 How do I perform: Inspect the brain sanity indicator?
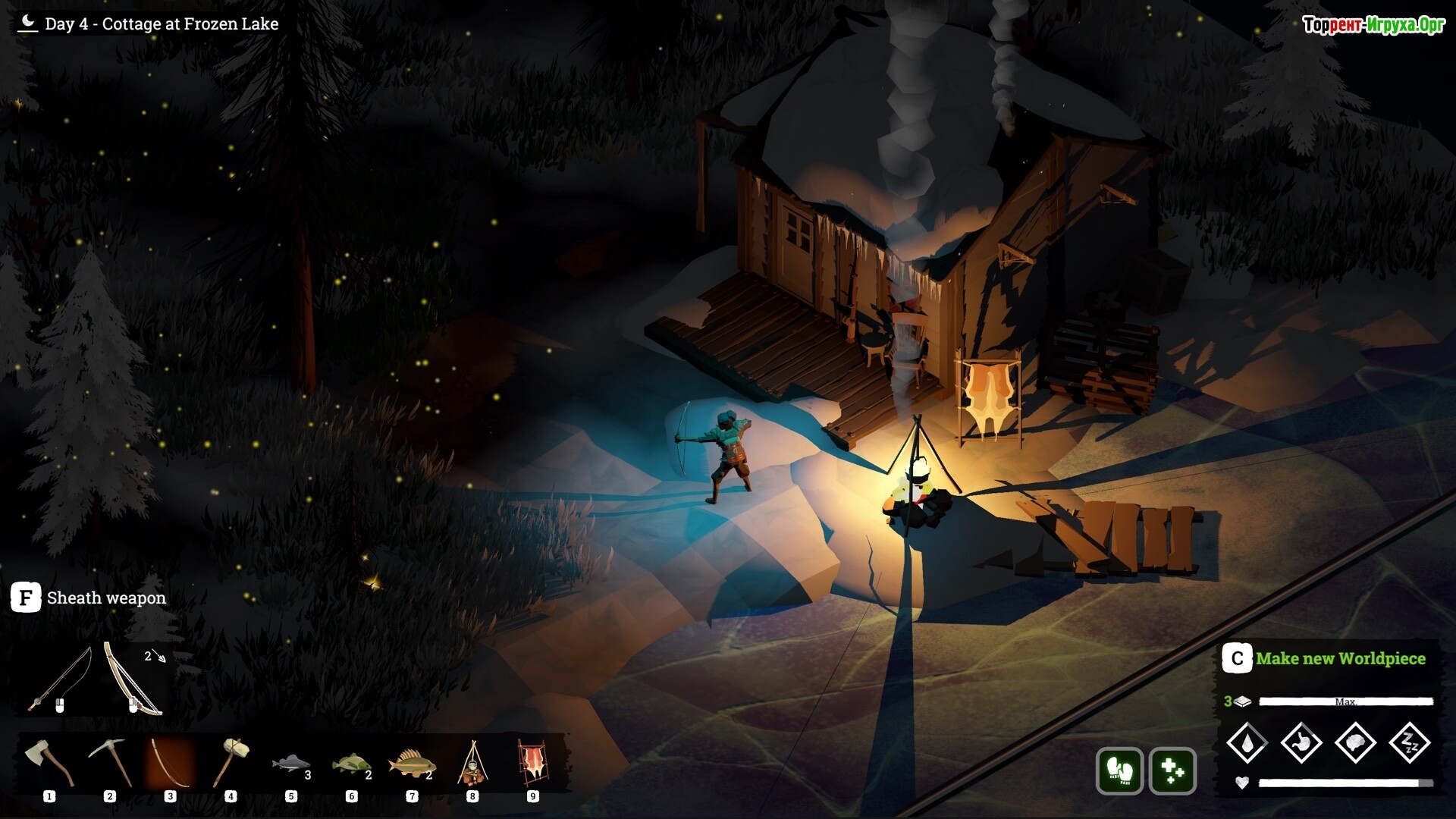1355,742
